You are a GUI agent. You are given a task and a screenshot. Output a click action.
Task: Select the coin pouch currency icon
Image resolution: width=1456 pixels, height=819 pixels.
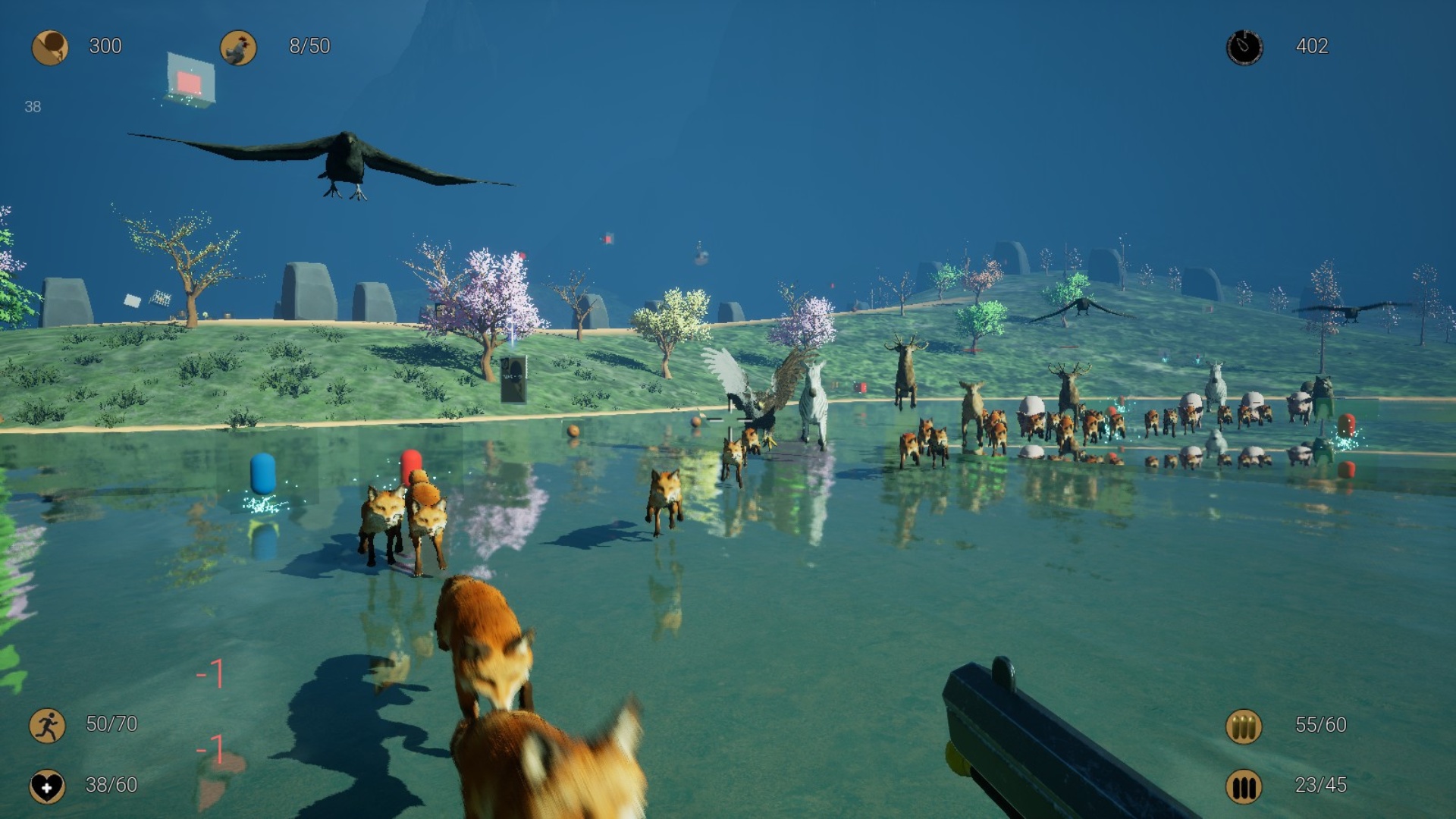[50, 47]
